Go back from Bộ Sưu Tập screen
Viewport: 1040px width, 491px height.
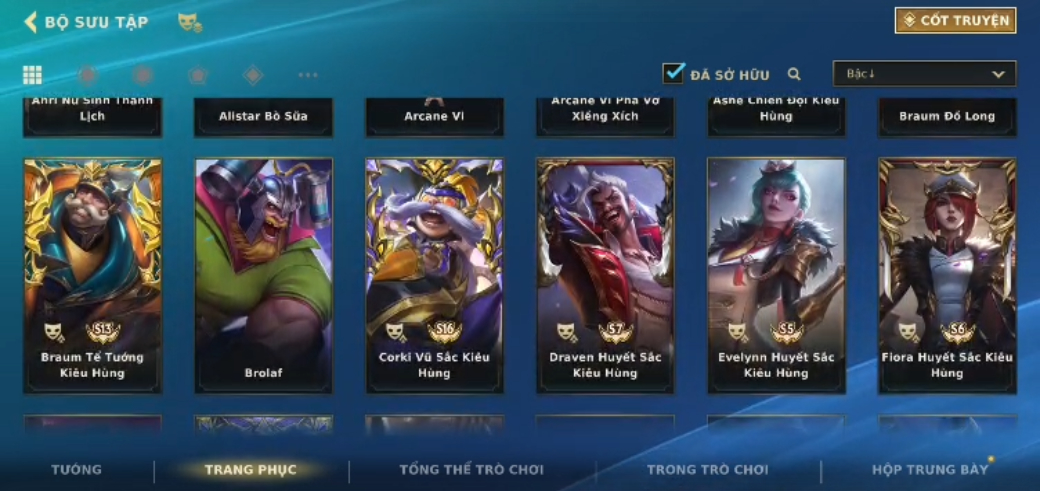(x=31, y=22)
